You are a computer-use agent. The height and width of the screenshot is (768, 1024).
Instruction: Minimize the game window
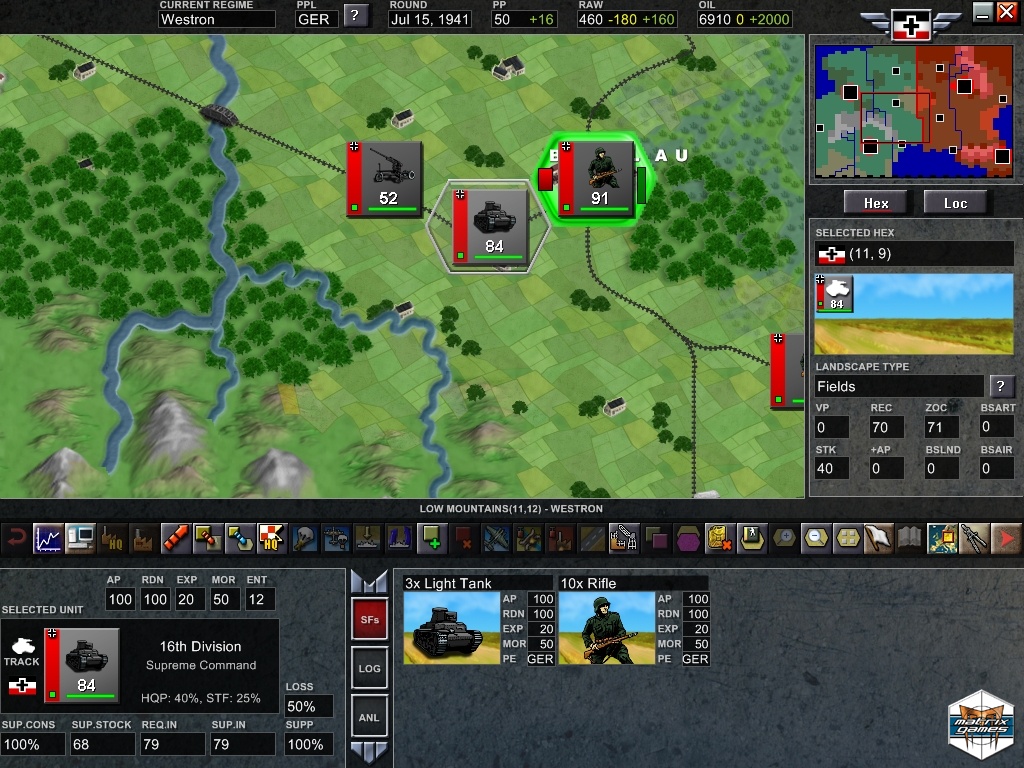click(x=983, y=12)
